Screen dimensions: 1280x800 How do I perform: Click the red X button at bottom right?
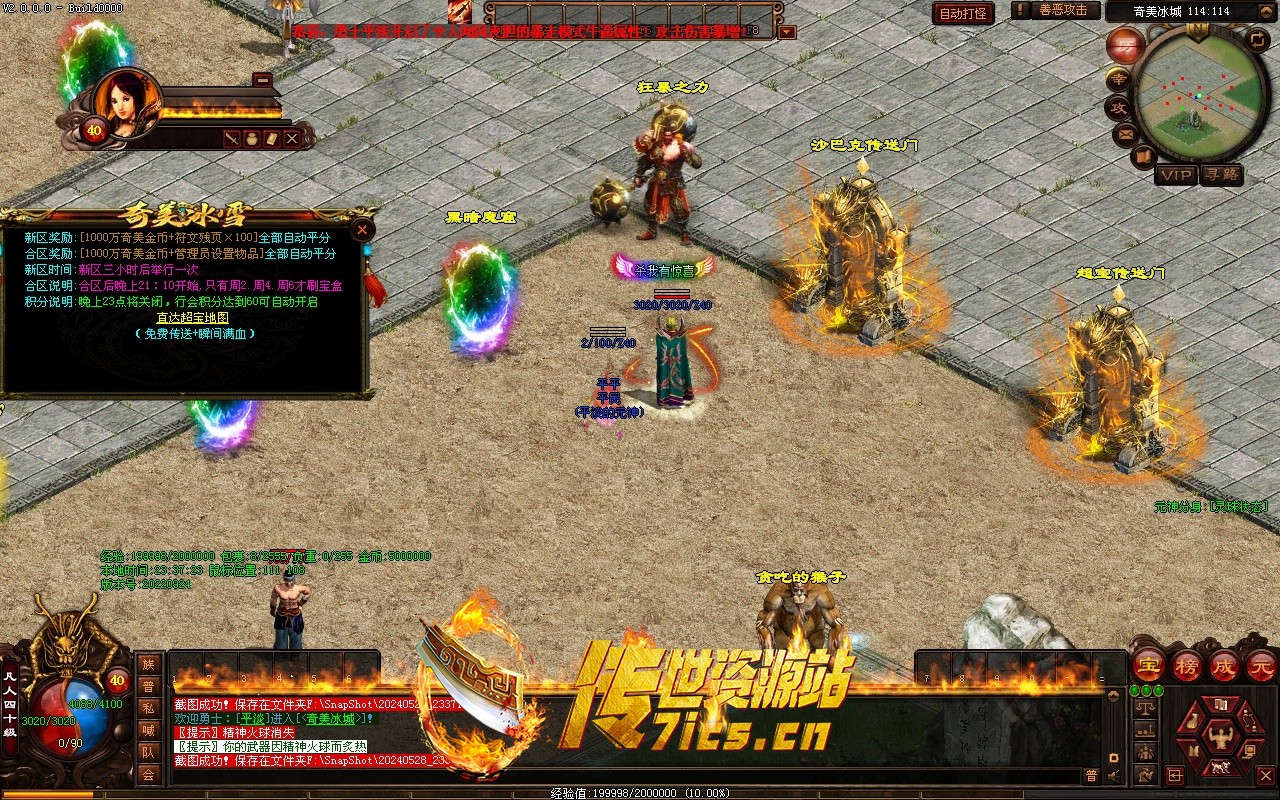point(1265,775)
